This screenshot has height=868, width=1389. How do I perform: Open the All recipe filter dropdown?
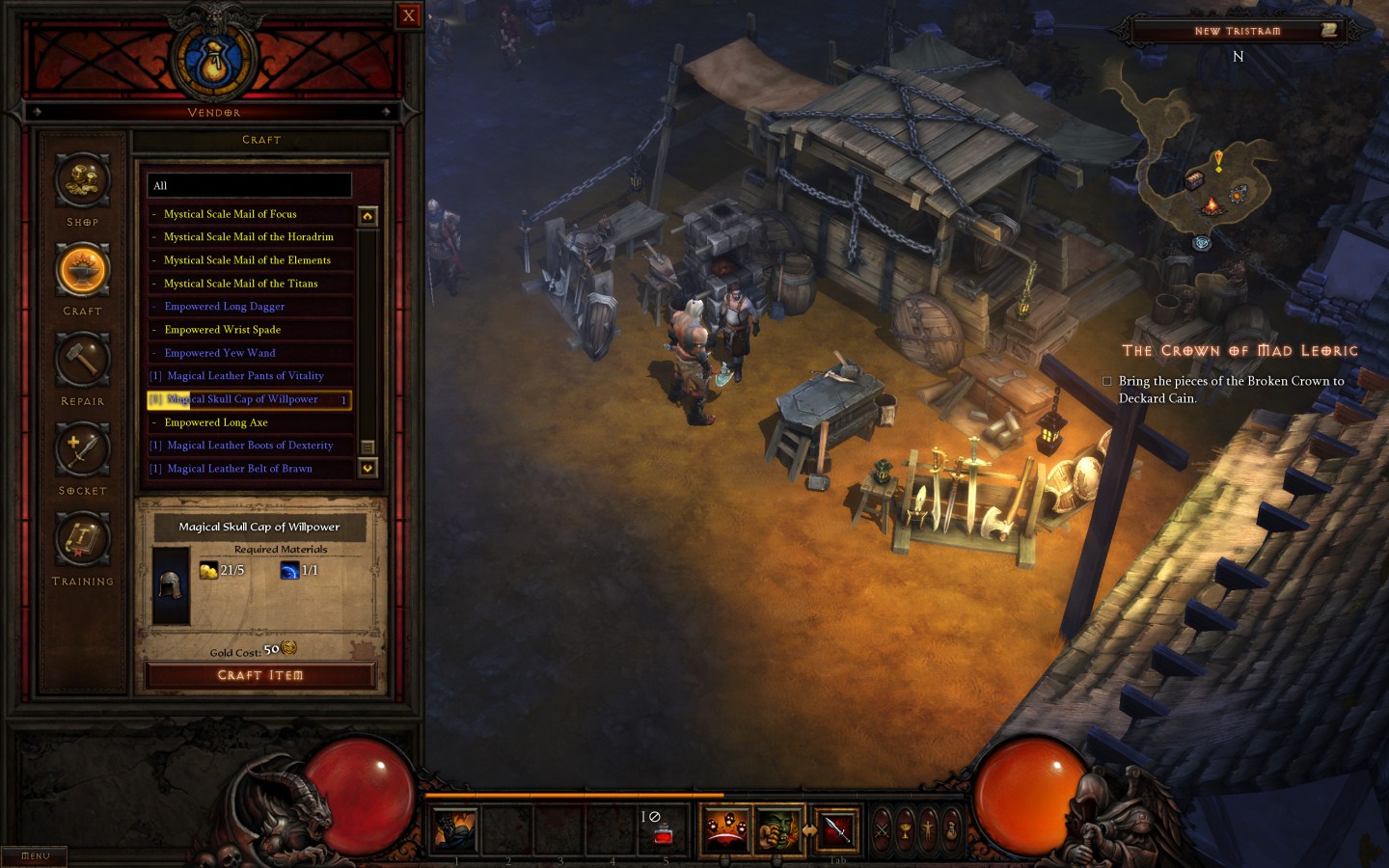point(249,185)
